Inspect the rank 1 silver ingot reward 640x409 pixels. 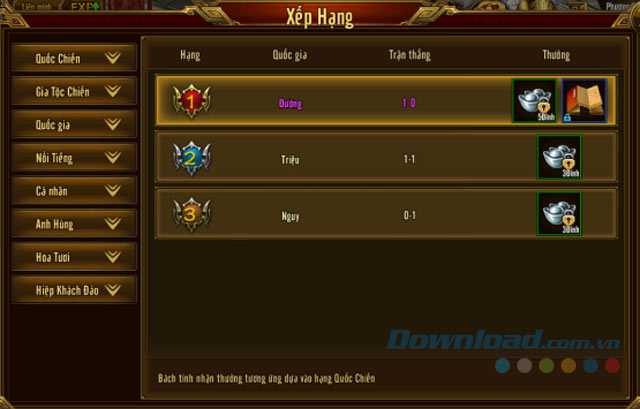(x=535, y=102)
